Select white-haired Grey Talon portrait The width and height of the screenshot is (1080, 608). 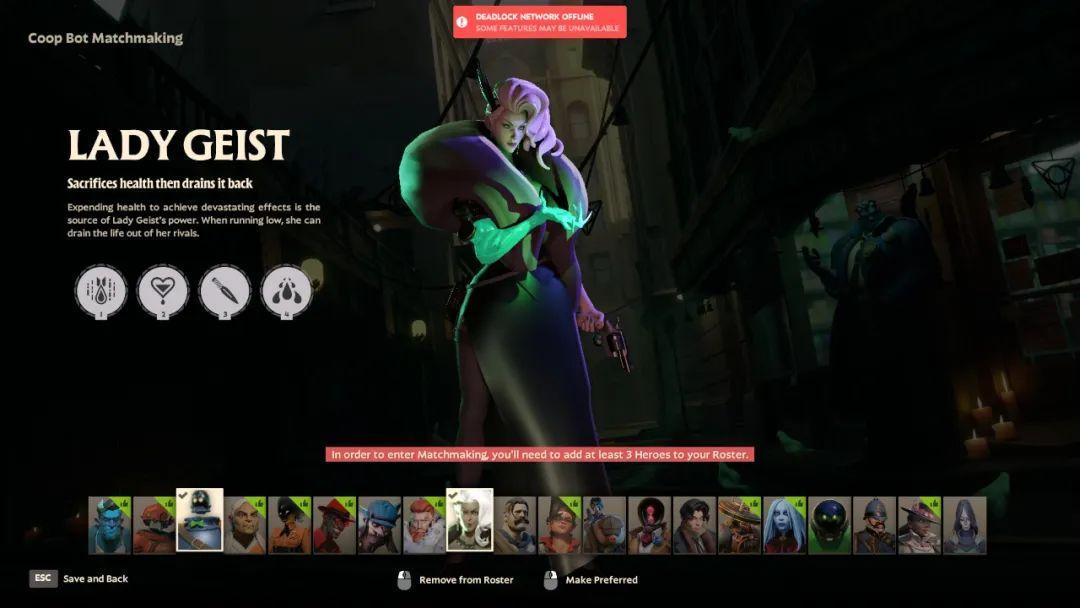(244, 525)
